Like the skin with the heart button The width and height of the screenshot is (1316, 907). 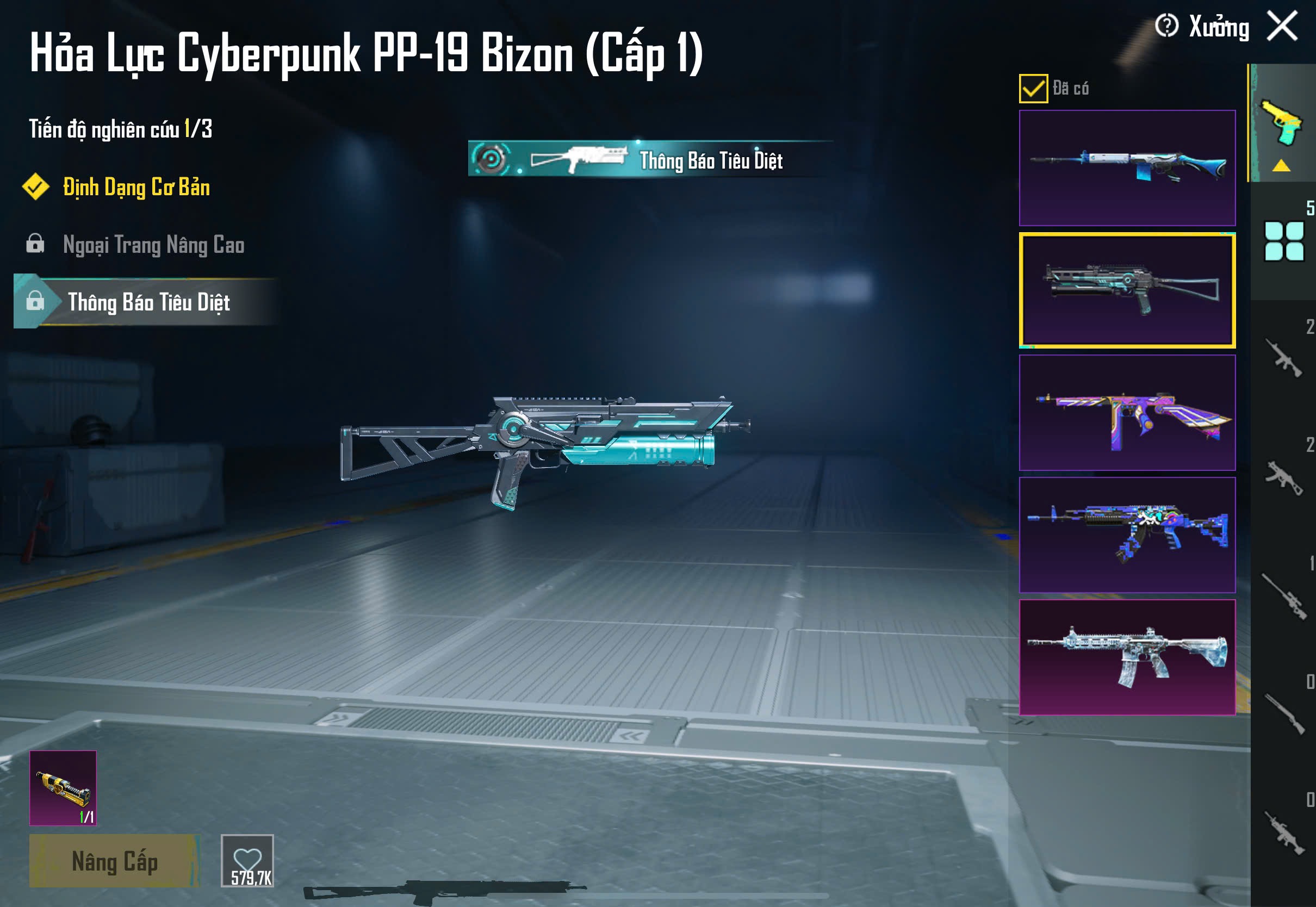(247, 860)
